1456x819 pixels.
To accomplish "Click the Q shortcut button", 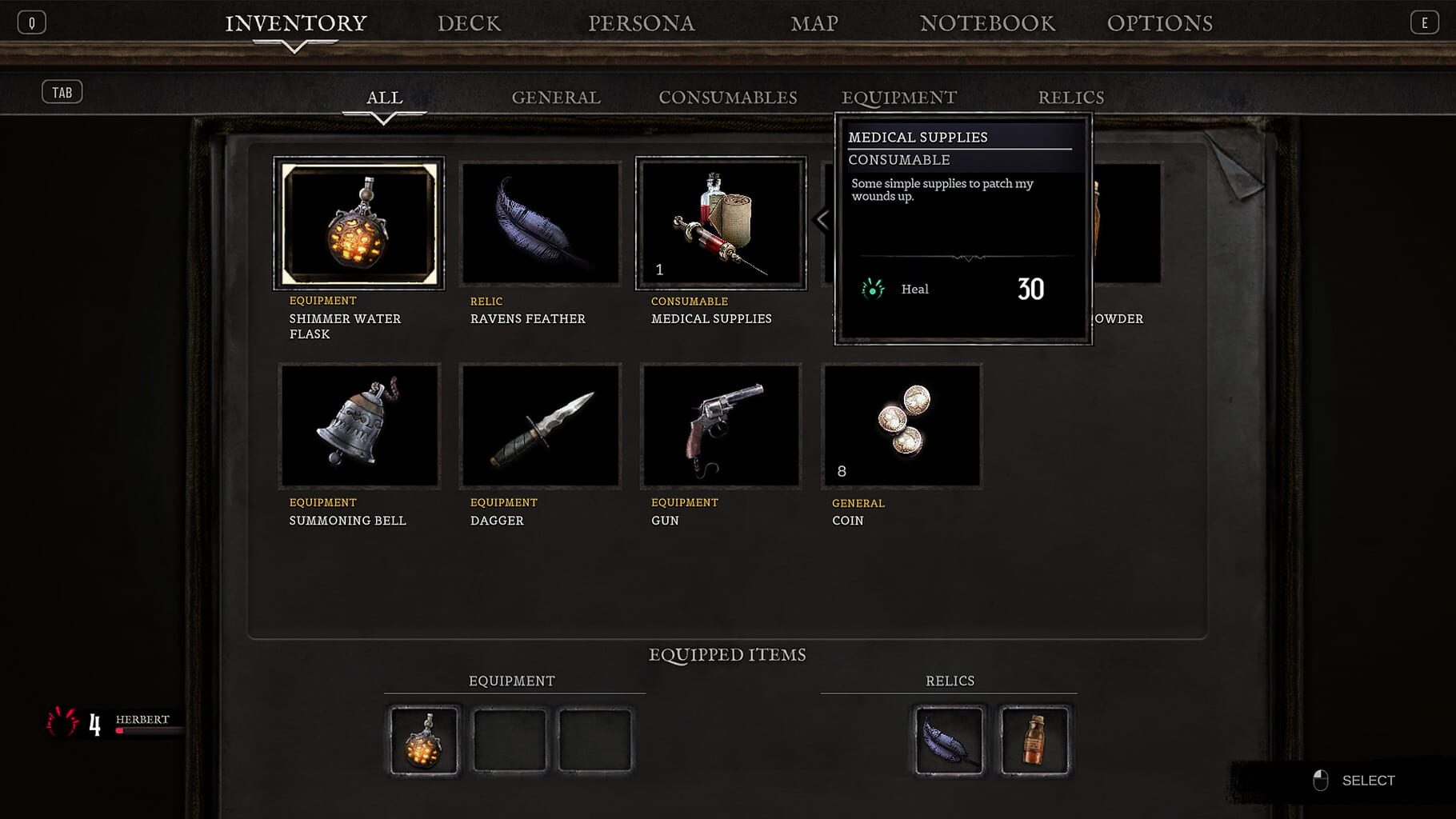I will point(31,22).
